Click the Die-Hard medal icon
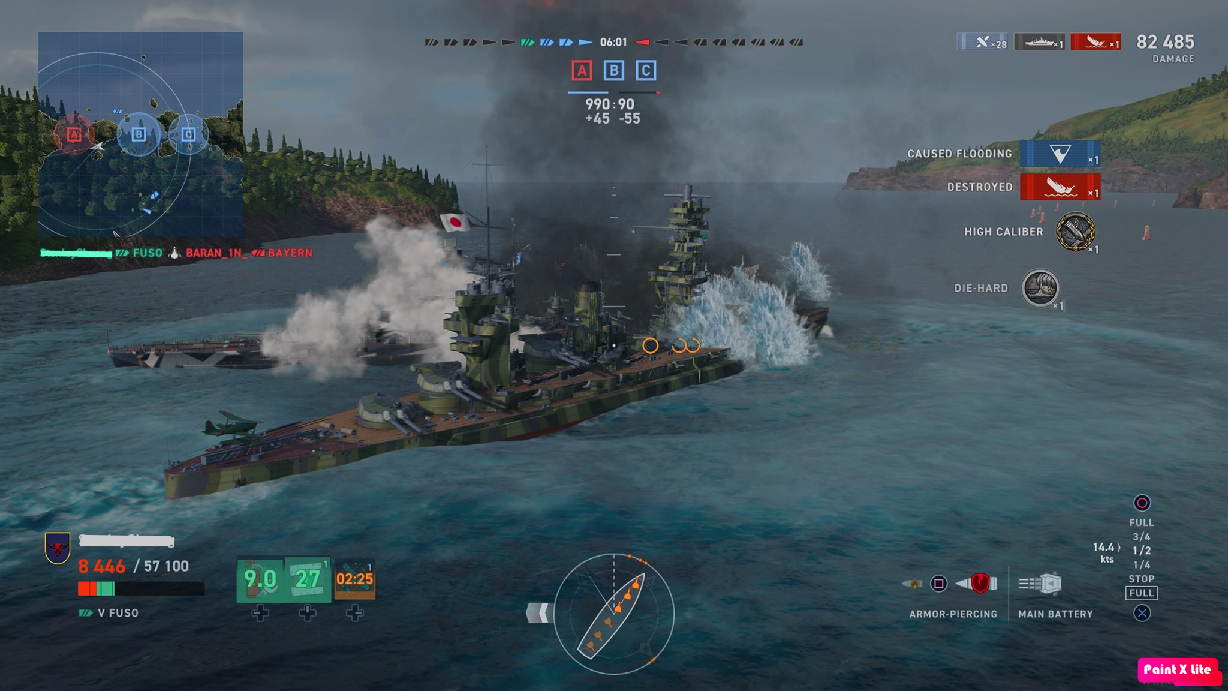Screen dimensions: 1228x691 [x=1041, y=288]
